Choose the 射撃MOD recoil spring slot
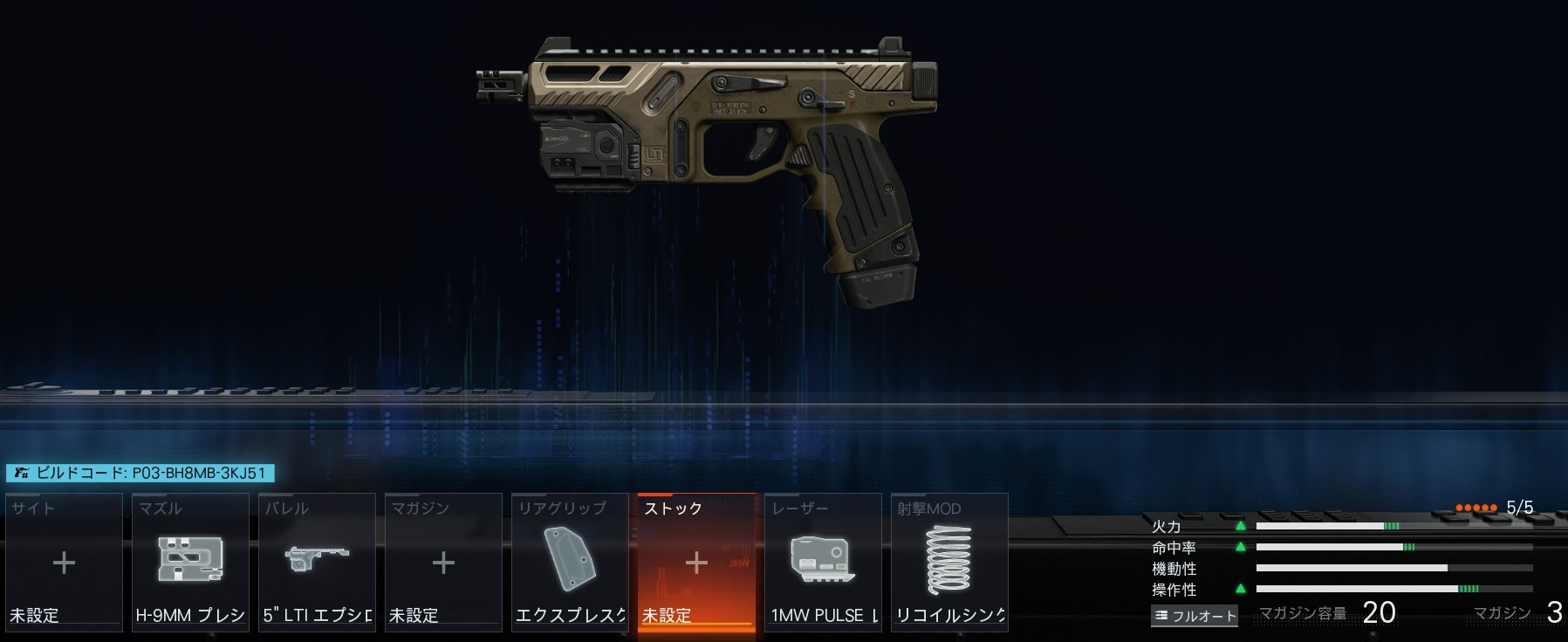Image resolution: width=1568 pixels, height=642 pixels. tap(949, 562)
